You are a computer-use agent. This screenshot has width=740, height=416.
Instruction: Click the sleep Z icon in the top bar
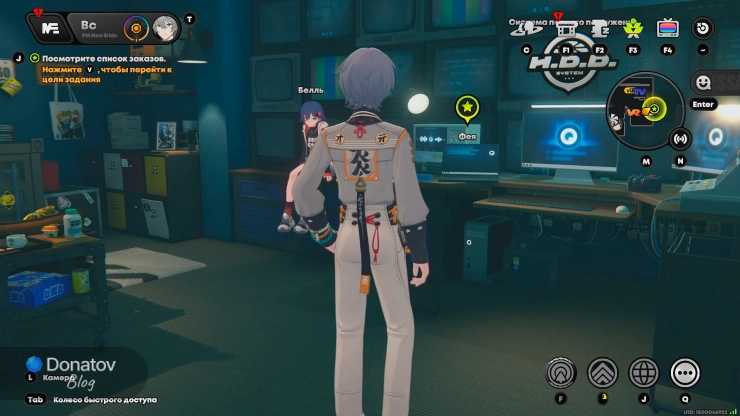[x=599, y=29]
